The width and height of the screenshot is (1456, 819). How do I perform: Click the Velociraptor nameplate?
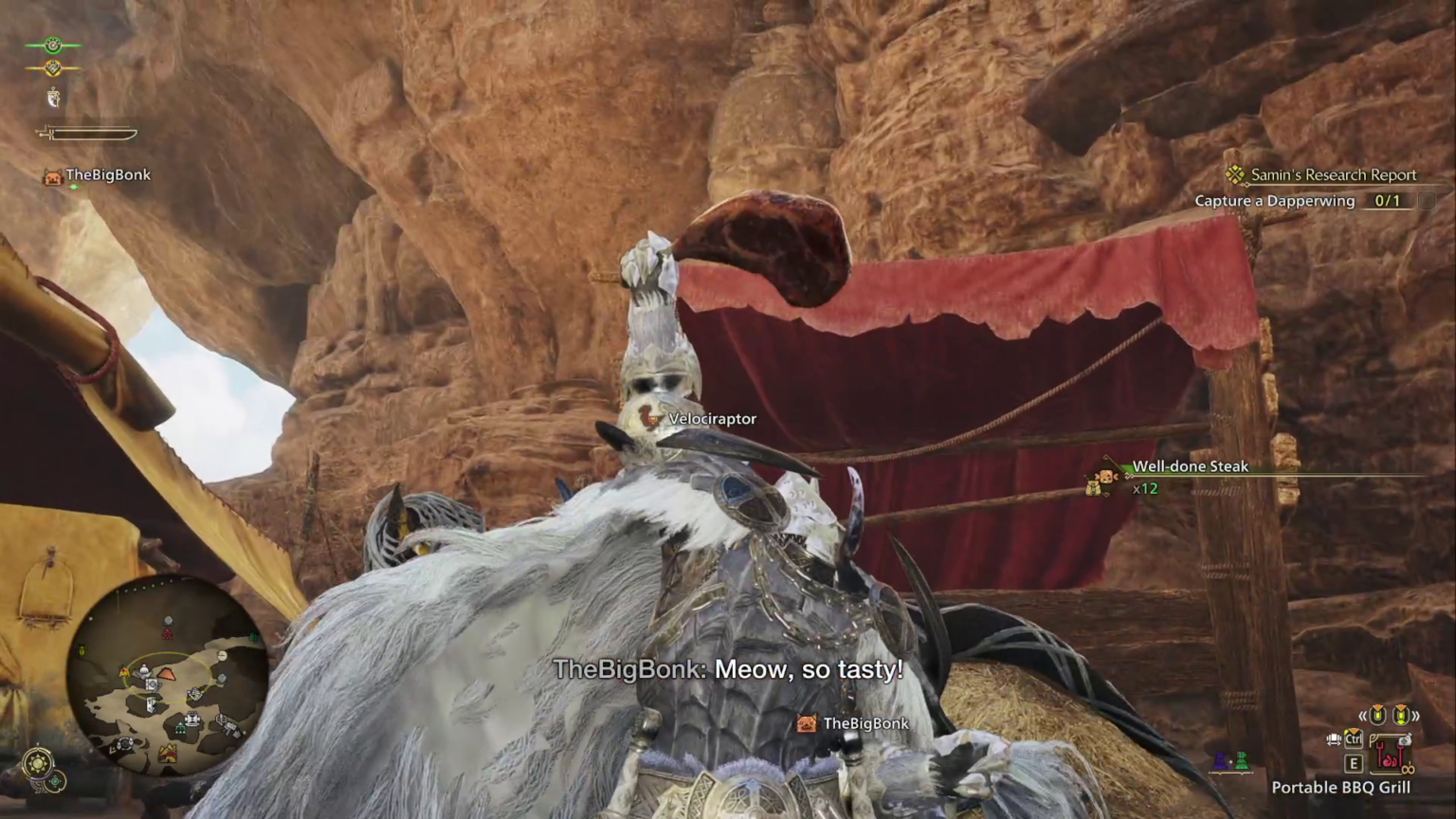coord(712,418)
